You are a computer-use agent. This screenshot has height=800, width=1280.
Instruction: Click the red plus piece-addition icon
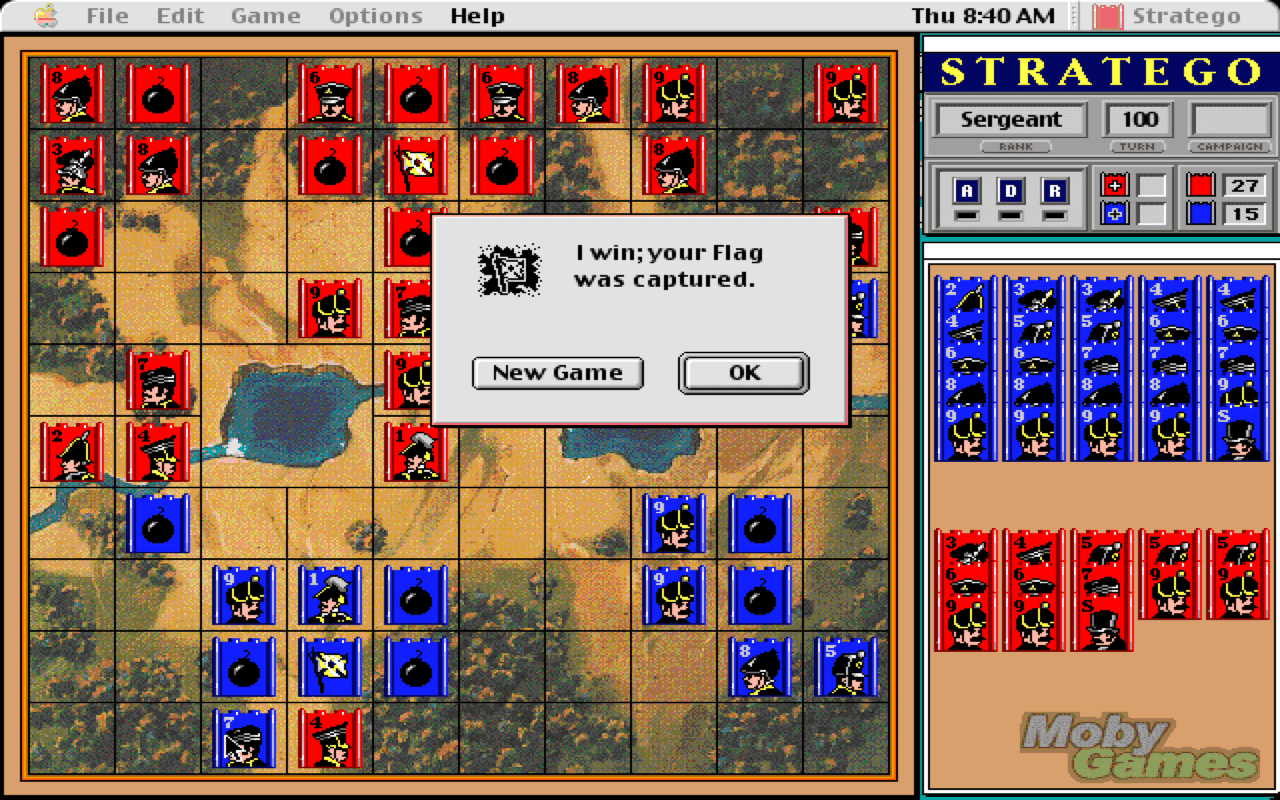click(1116, 183)
